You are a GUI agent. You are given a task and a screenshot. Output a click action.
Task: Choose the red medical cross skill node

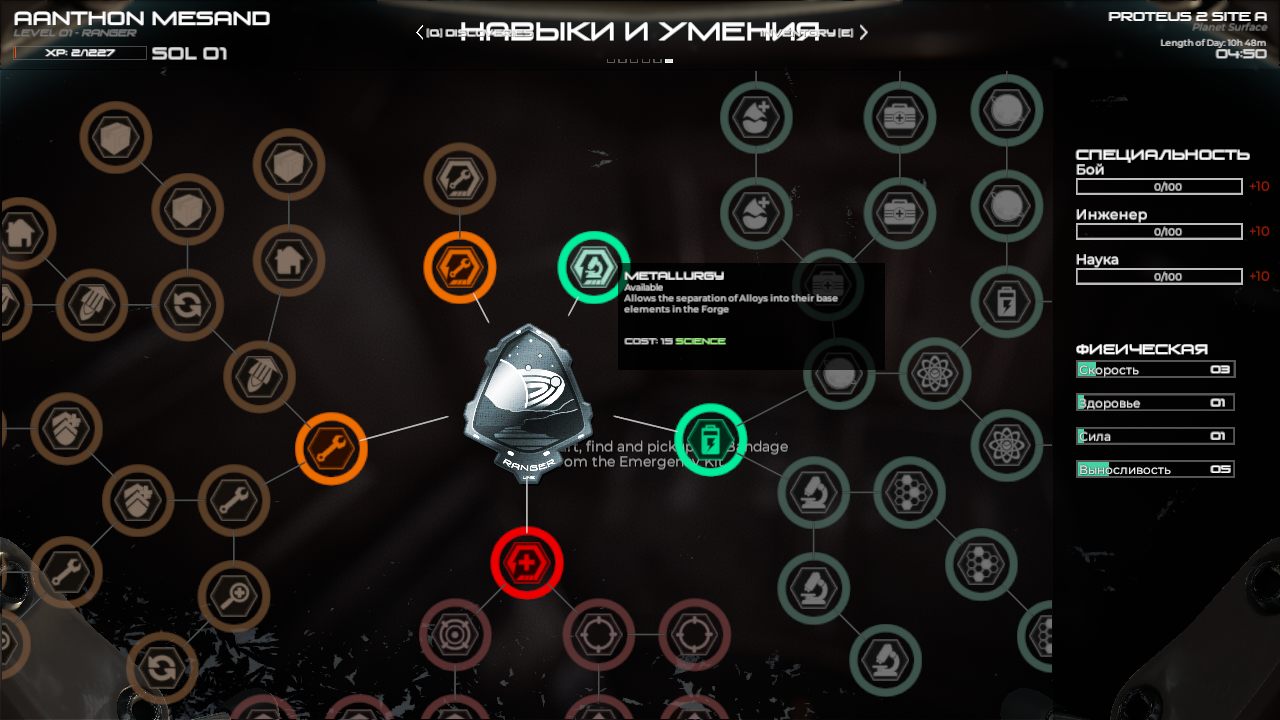tap(526, 563)
